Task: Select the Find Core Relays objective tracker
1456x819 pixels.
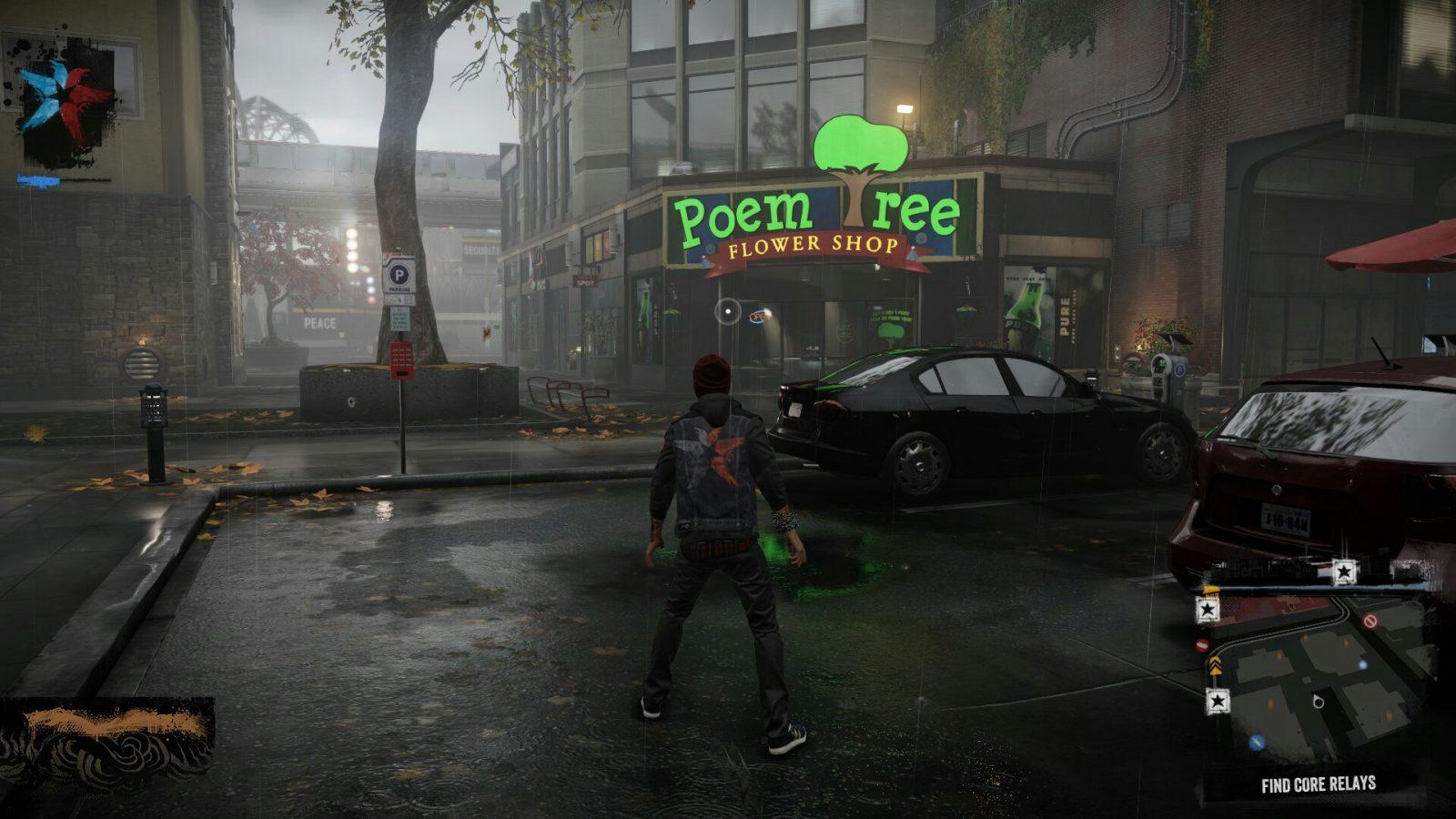Action: 1318,784
